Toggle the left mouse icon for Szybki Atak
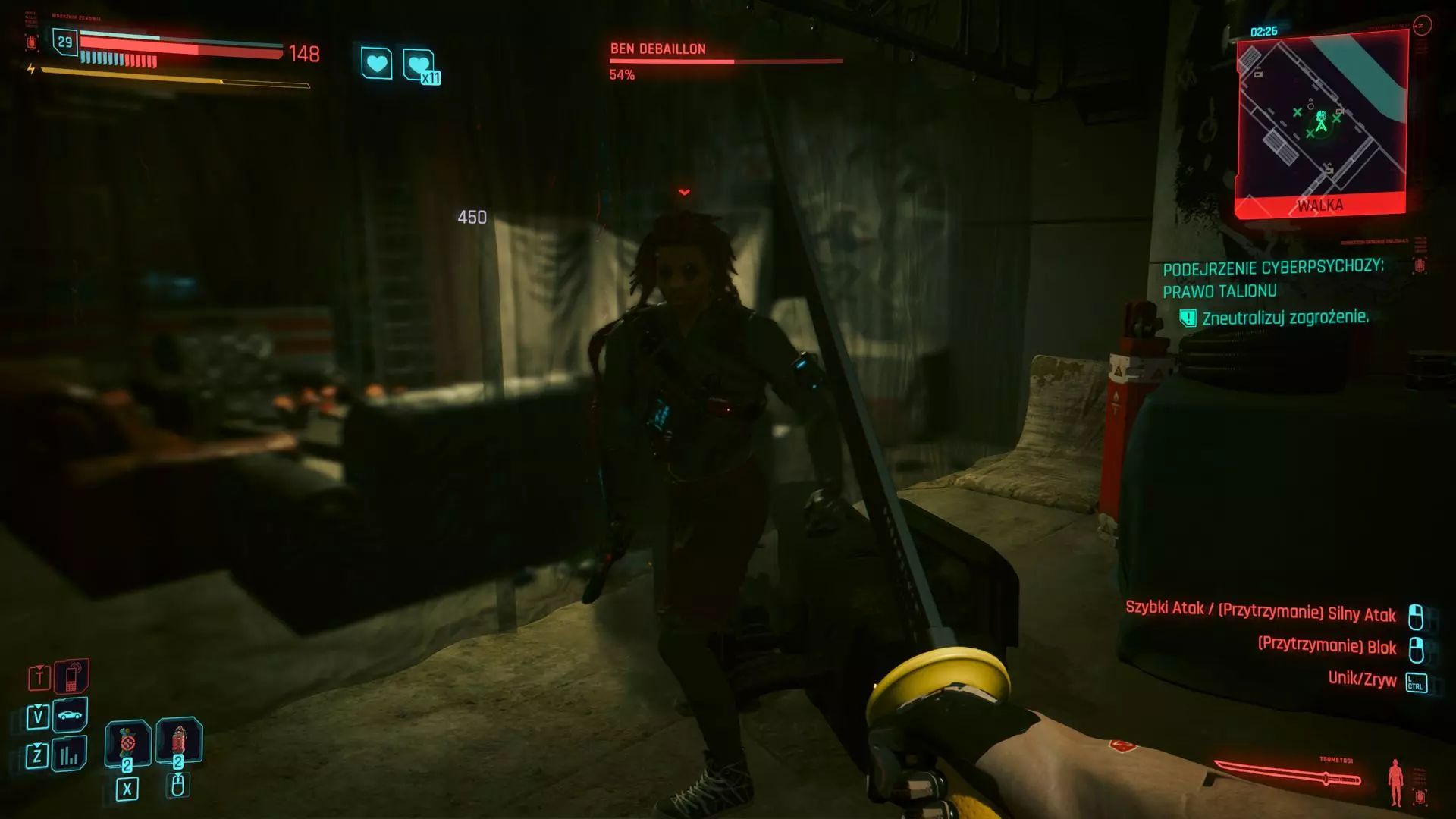Image resolution: width=1456 pixels, height=819 pixels. [1417, 616]
